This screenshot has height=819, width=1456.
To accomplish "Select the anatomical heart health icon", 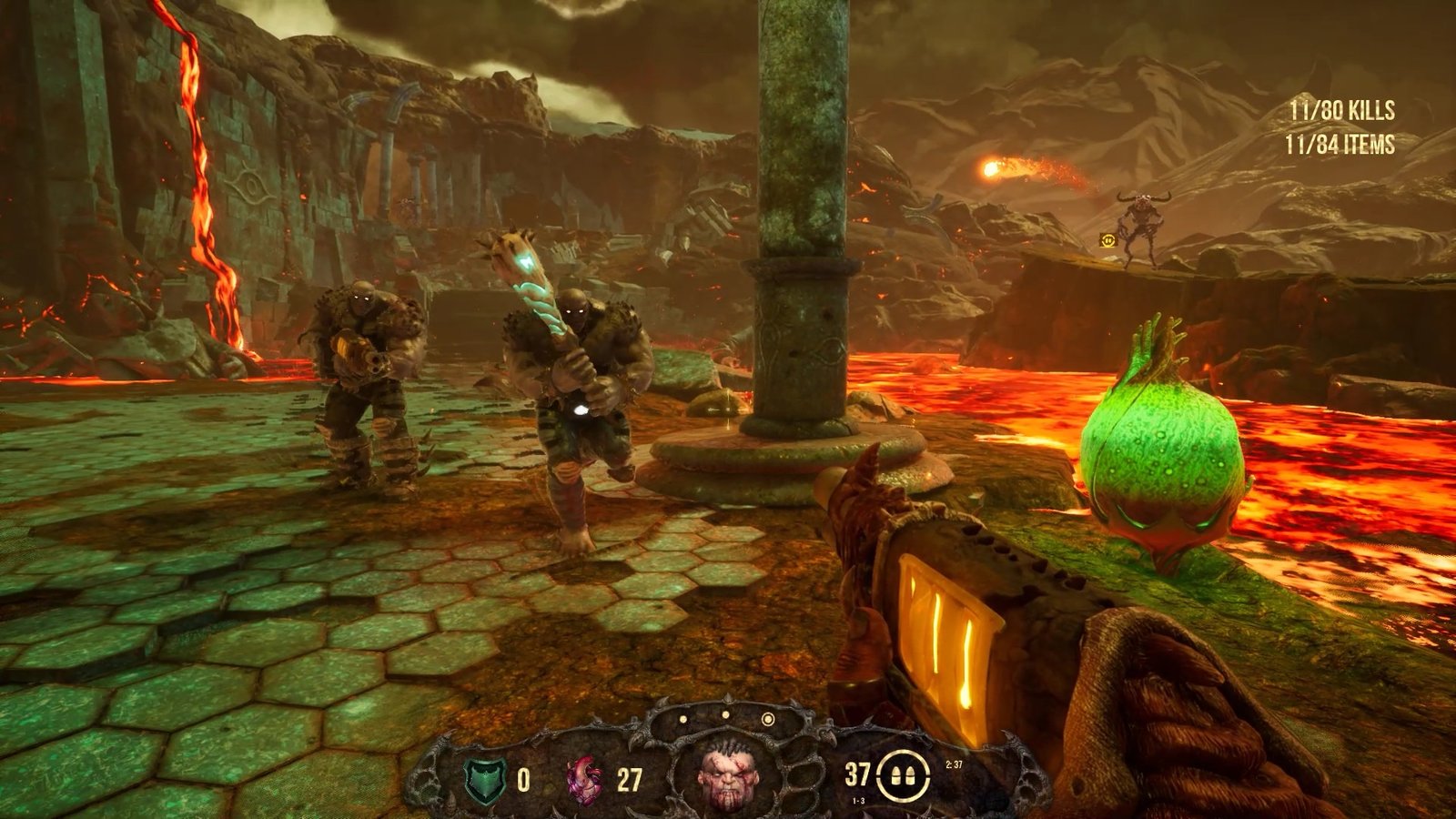I will coord(583,780).
